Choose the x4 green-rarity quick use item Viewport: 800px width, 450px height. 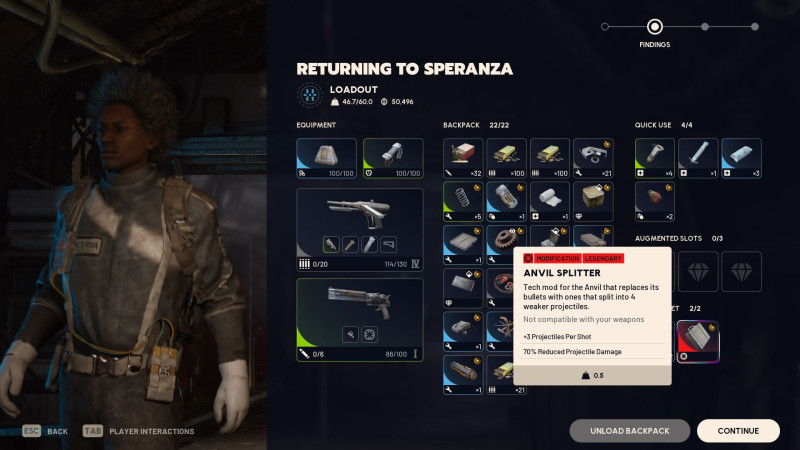(x=655, y=158)
